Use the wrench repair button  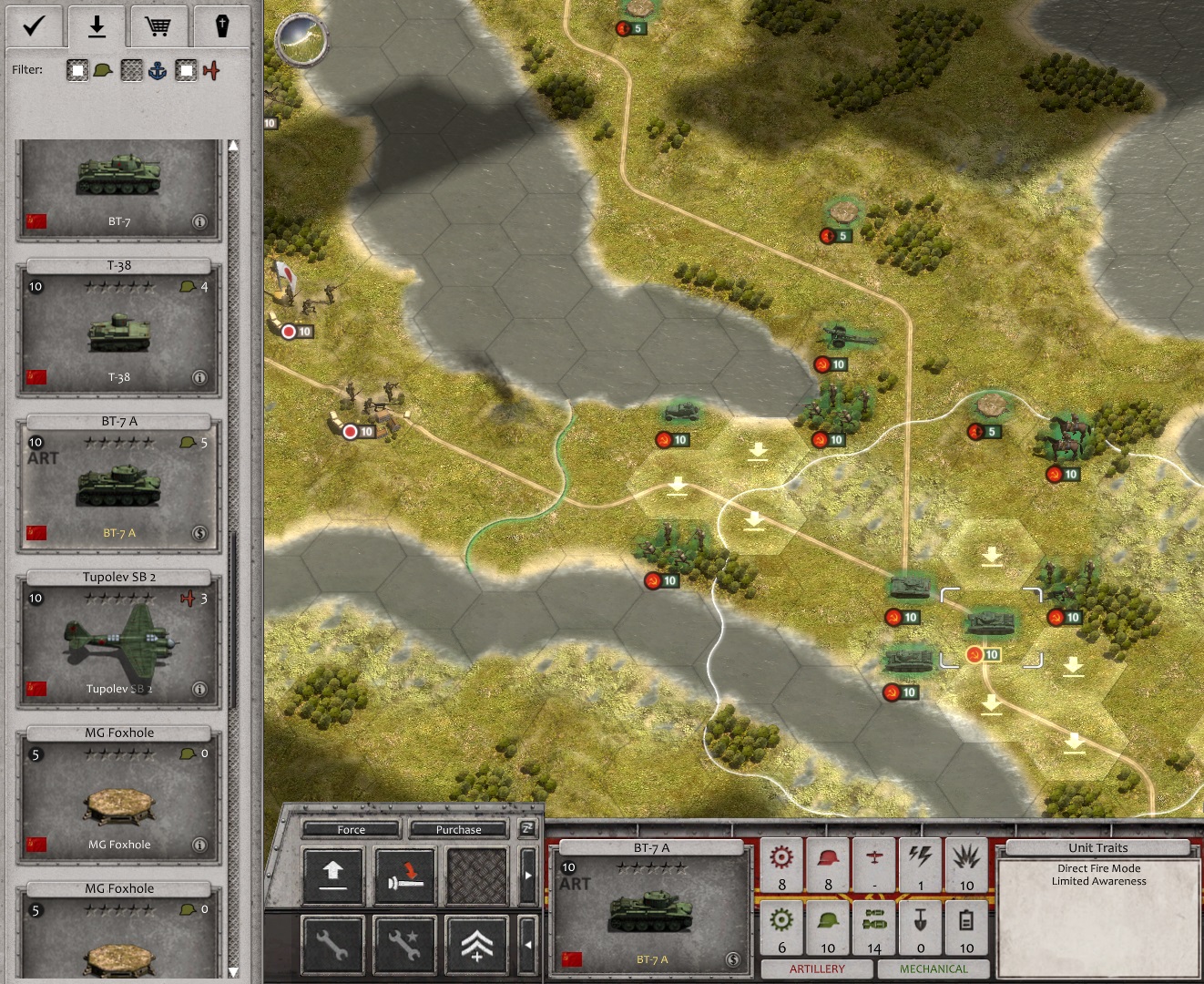(x=332, y=945)
